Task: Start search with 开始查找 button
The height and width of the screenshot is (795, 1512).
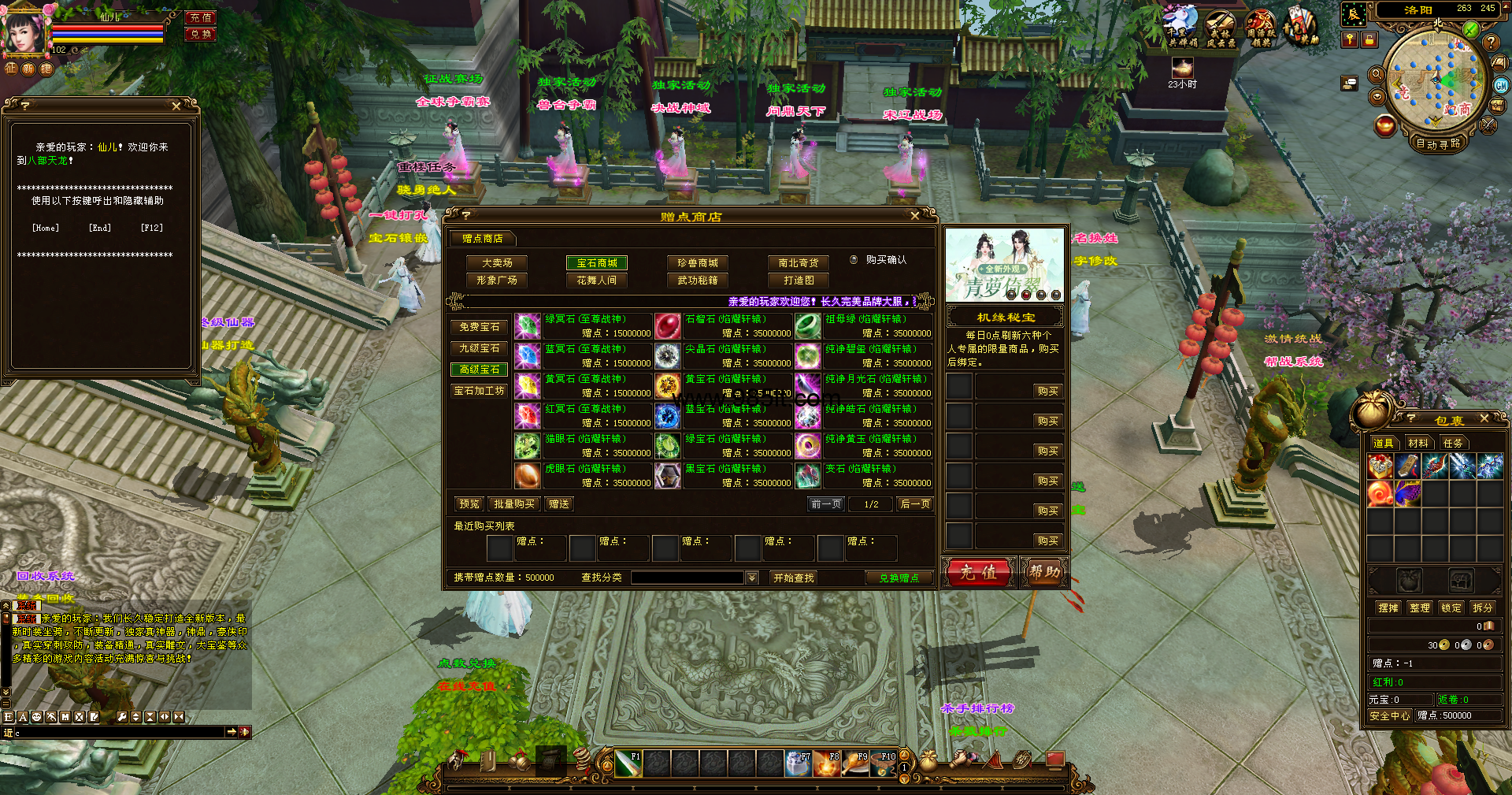Action: click(793, 578)
